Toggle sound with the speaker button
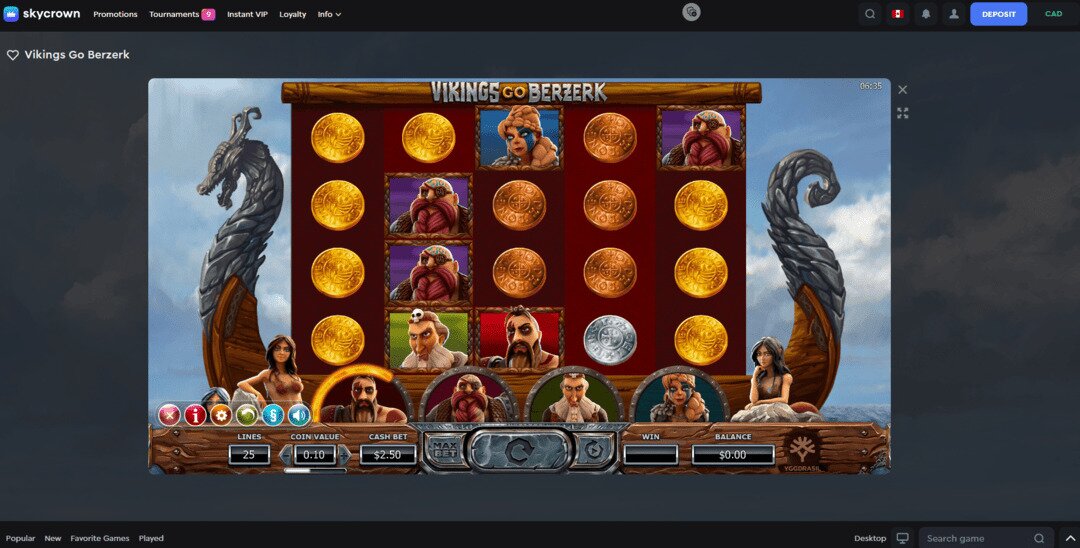1080x548 pixels. point(299,414)
